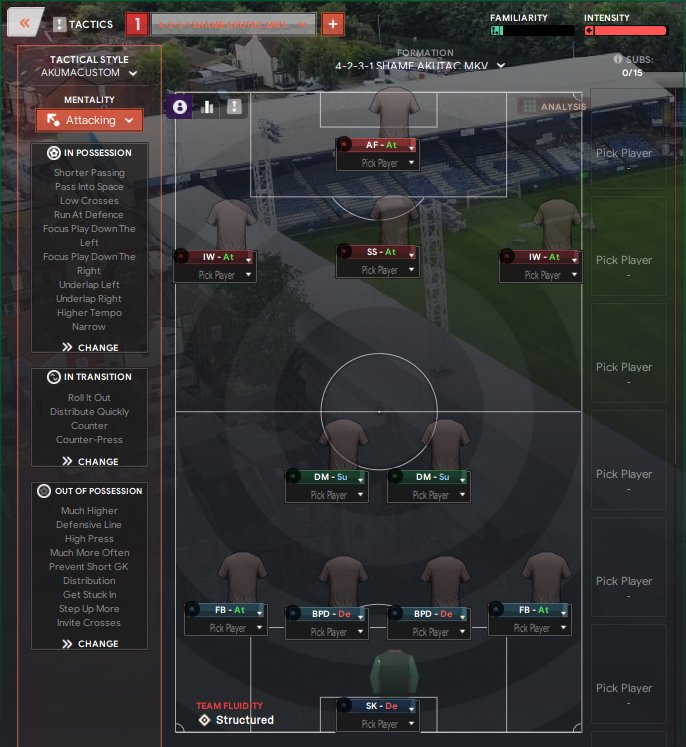Switch to the bar chart pitch view
686x747 pixels.
point(208,107)
